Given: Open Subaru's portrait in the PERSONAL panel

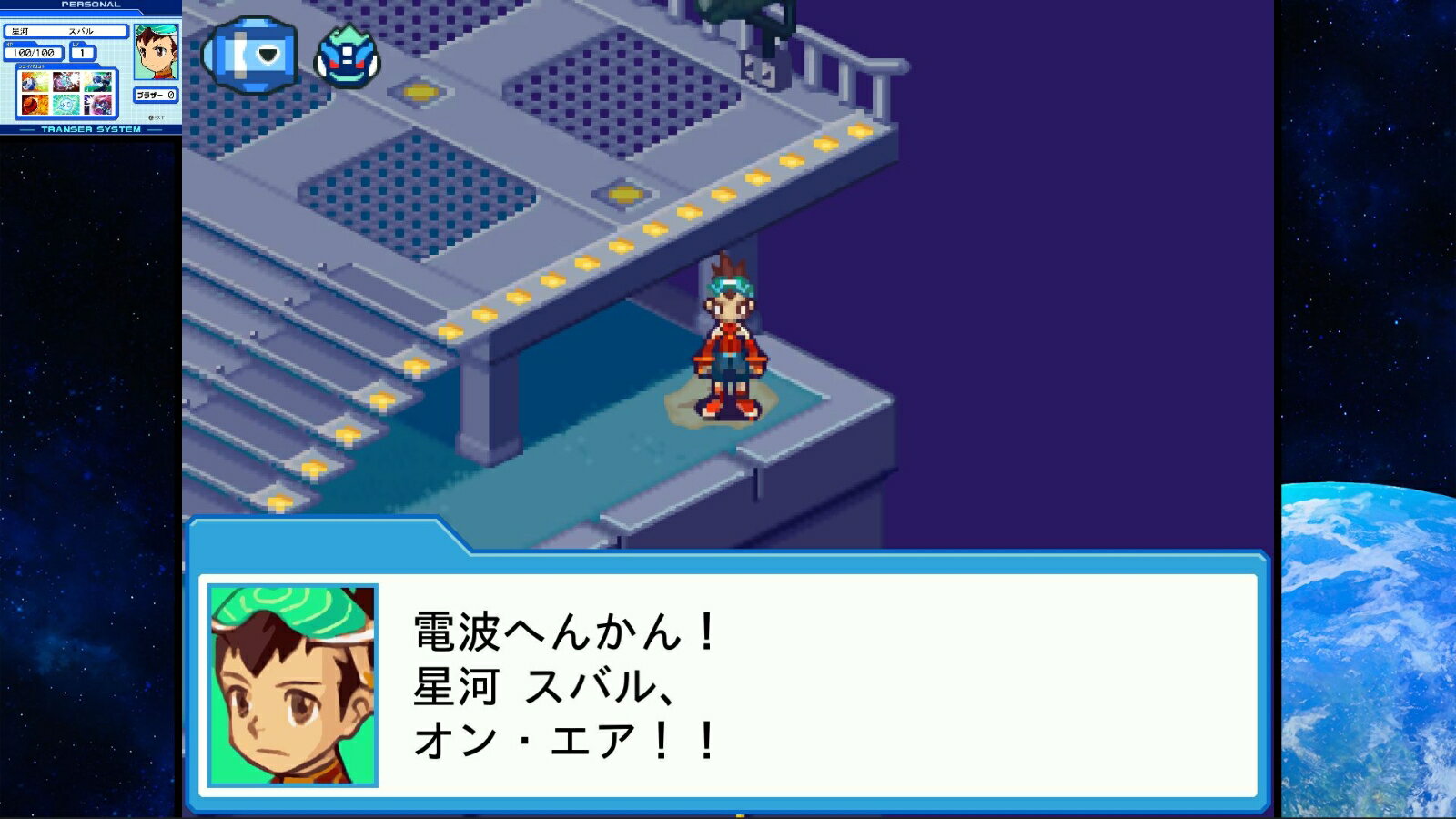Looking at the screenshot, I should [x=154, y=52].
